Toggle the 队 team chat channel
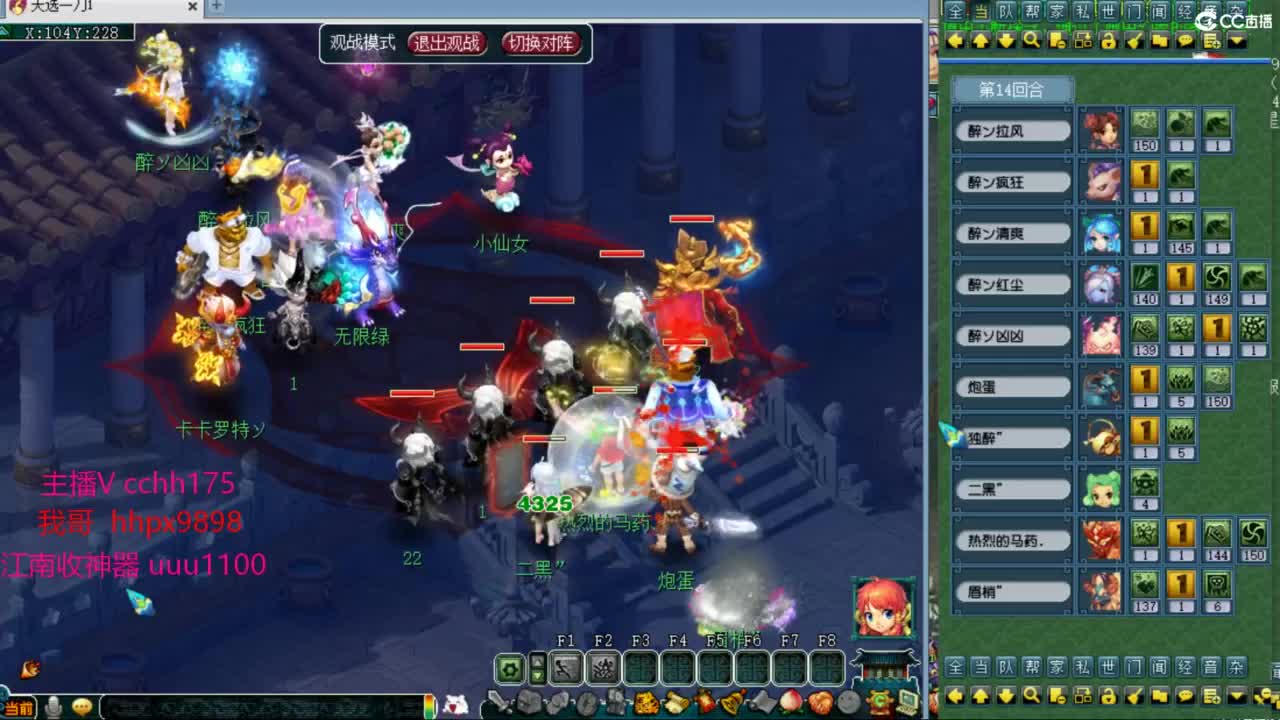The image size is (1280, 720). click(1008, 12)
